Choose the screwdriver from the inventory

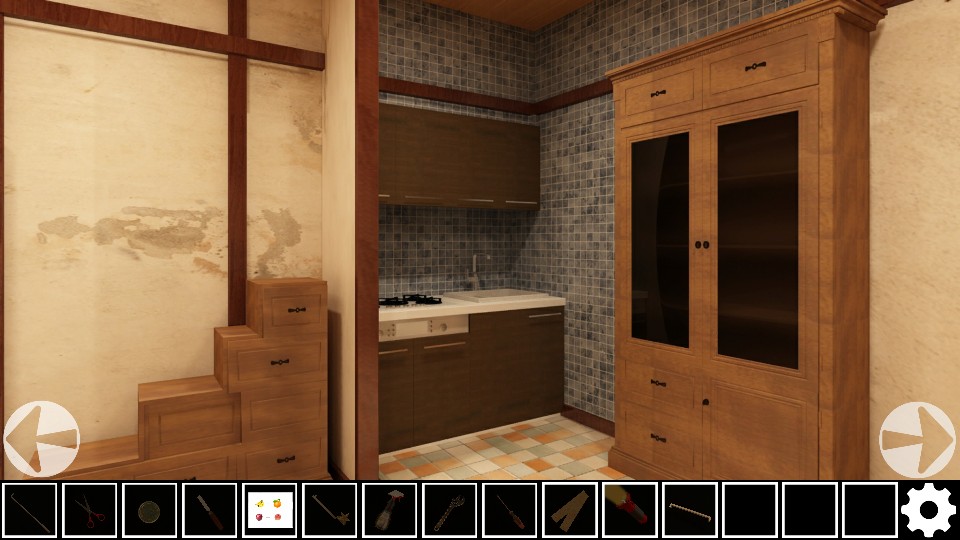(x=510, y=510)
